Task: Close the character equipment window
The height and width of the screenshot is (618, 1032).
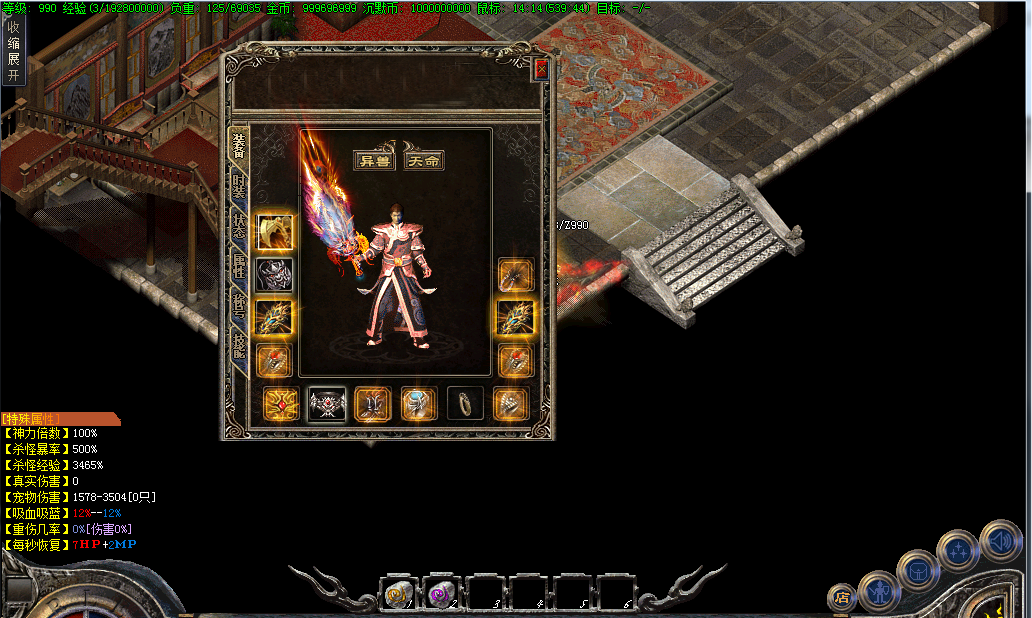Action: (x=541, y=69)
